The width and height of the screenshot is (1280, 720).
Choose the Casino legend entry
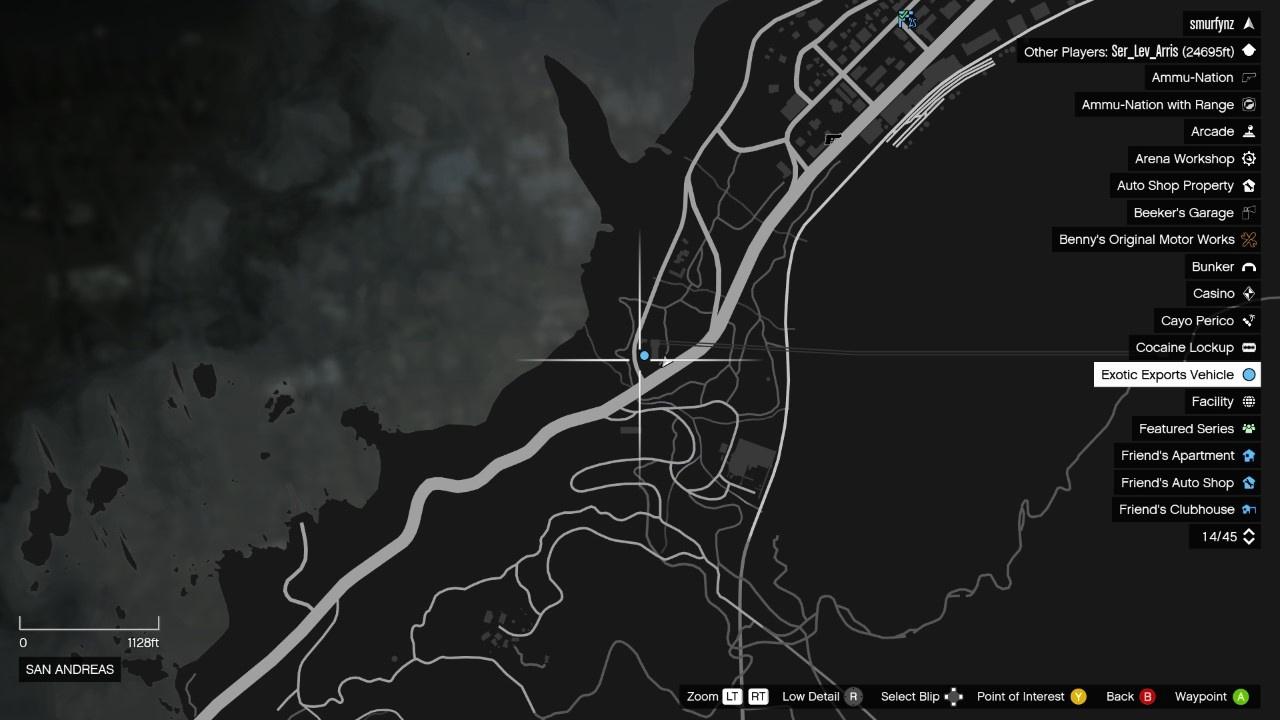(1222, 294)
